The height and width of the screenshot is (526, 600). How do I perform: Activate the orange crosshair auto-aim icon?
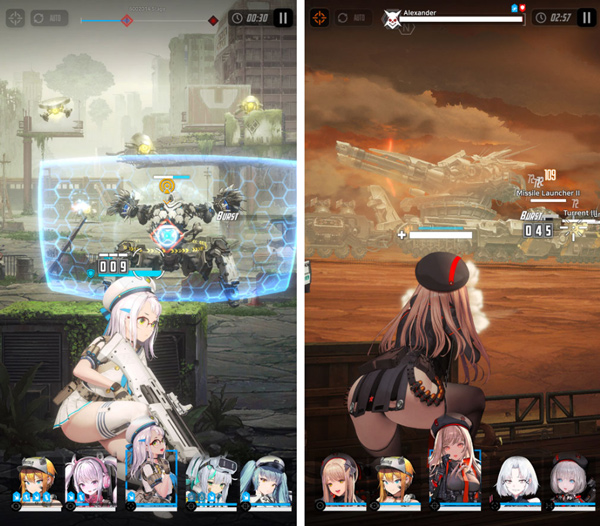point(319,18)
